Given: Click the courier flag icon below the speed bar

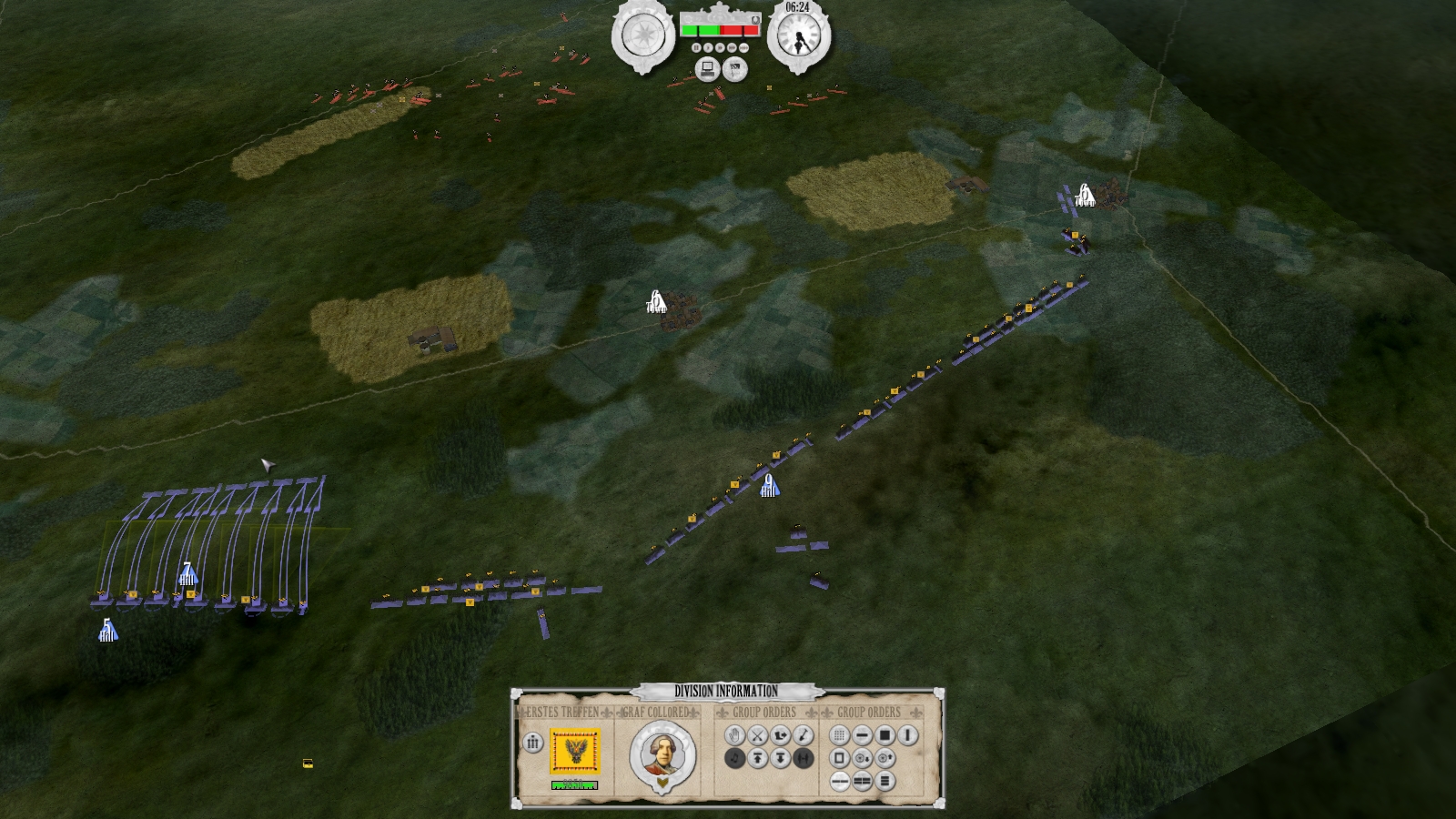Looking at the screenshot, I should pos(734,70).
